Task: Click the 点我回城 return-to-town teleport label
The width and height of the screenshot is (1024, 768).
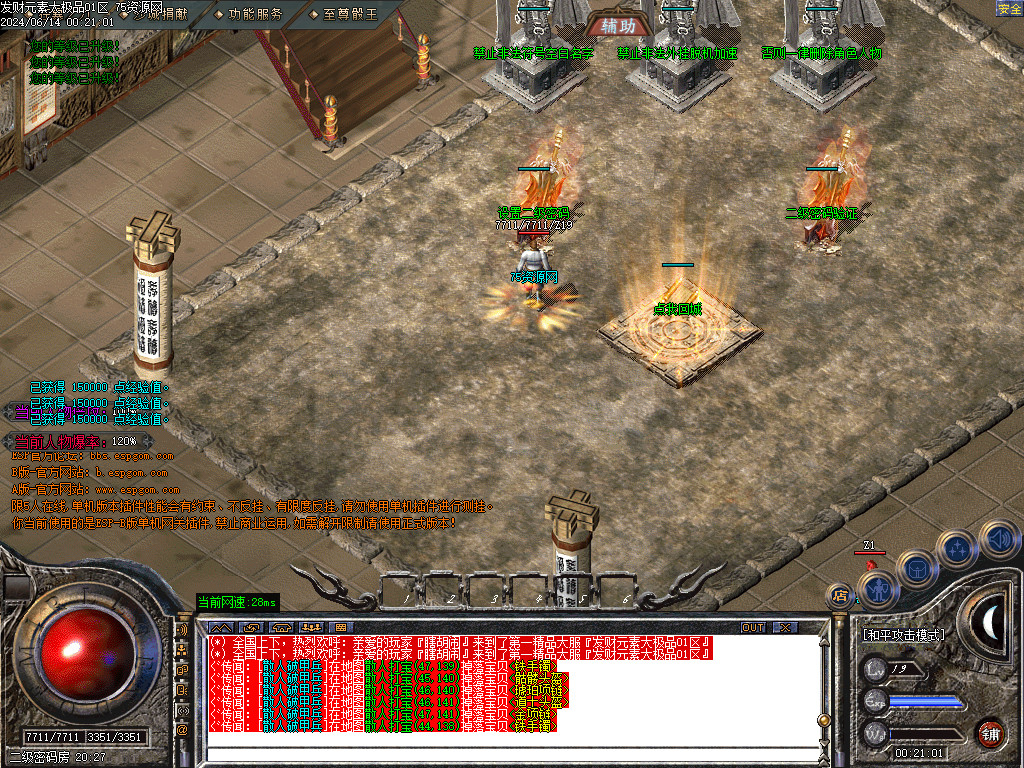Action: (677, 309)
